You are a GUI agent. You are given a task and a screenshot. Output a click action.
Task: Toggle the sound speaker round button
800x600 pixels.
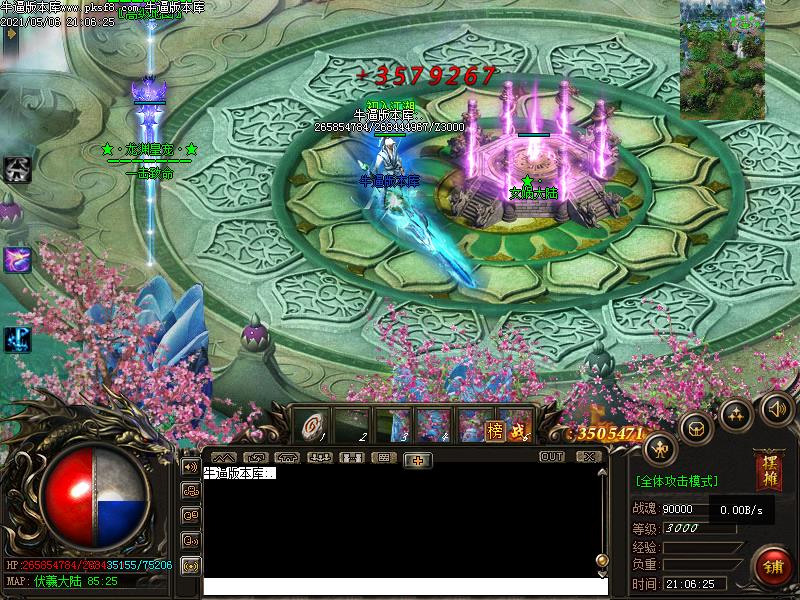click(776, 408)
